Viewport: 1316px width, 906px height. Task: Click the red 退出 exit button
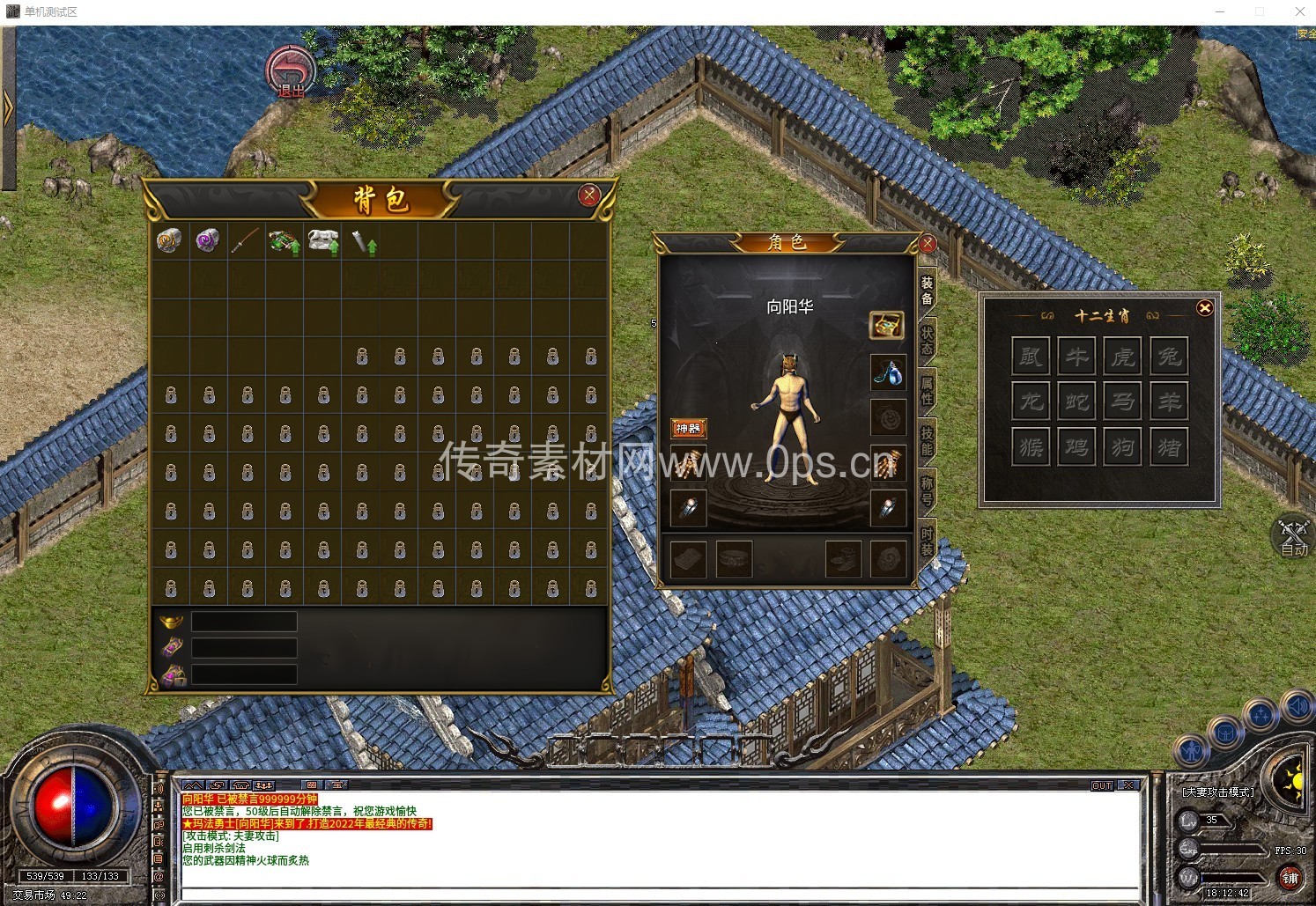point(291,71)
